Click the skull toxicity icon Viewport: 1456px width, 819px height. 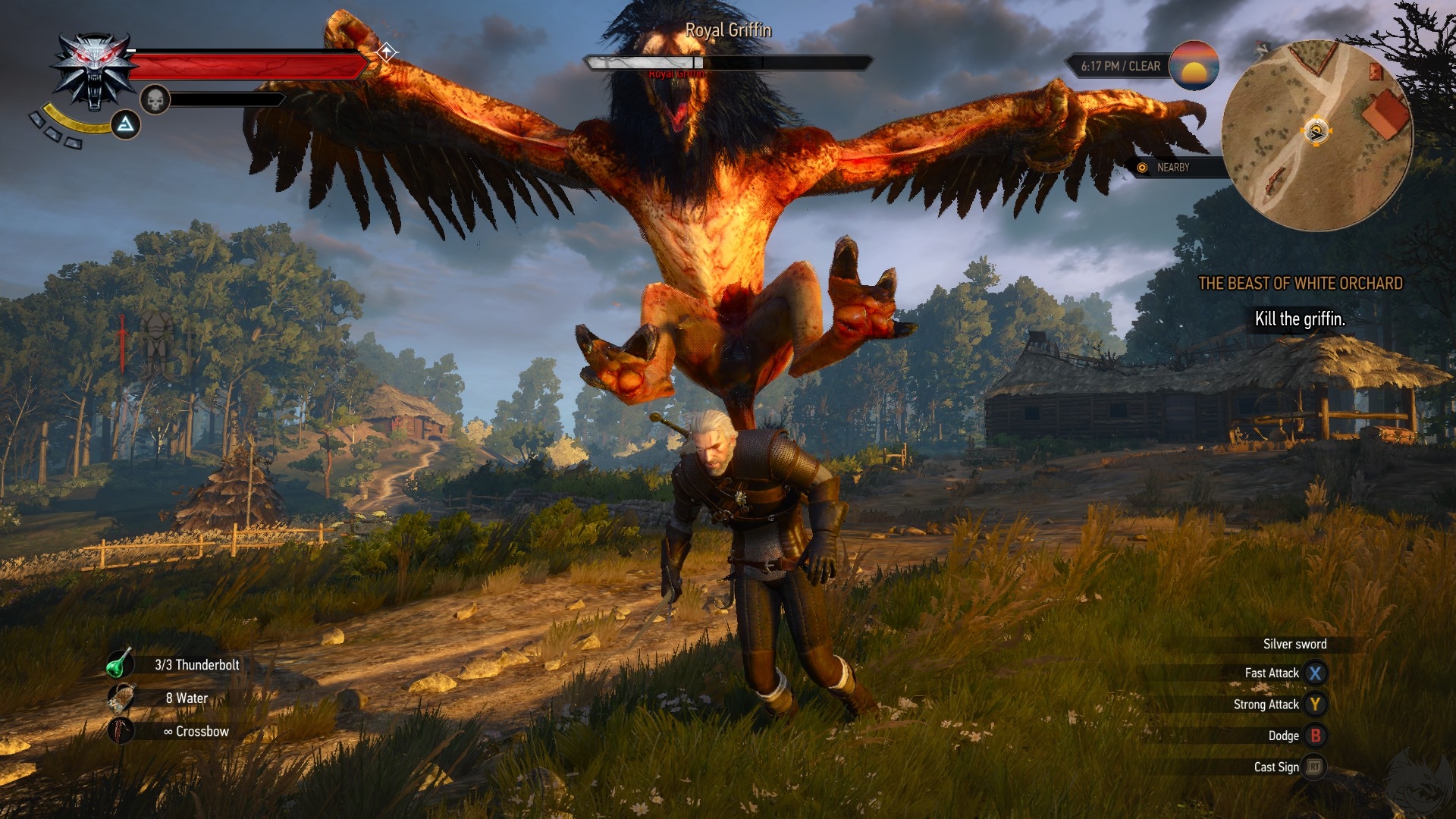click(x=155, y=100)
